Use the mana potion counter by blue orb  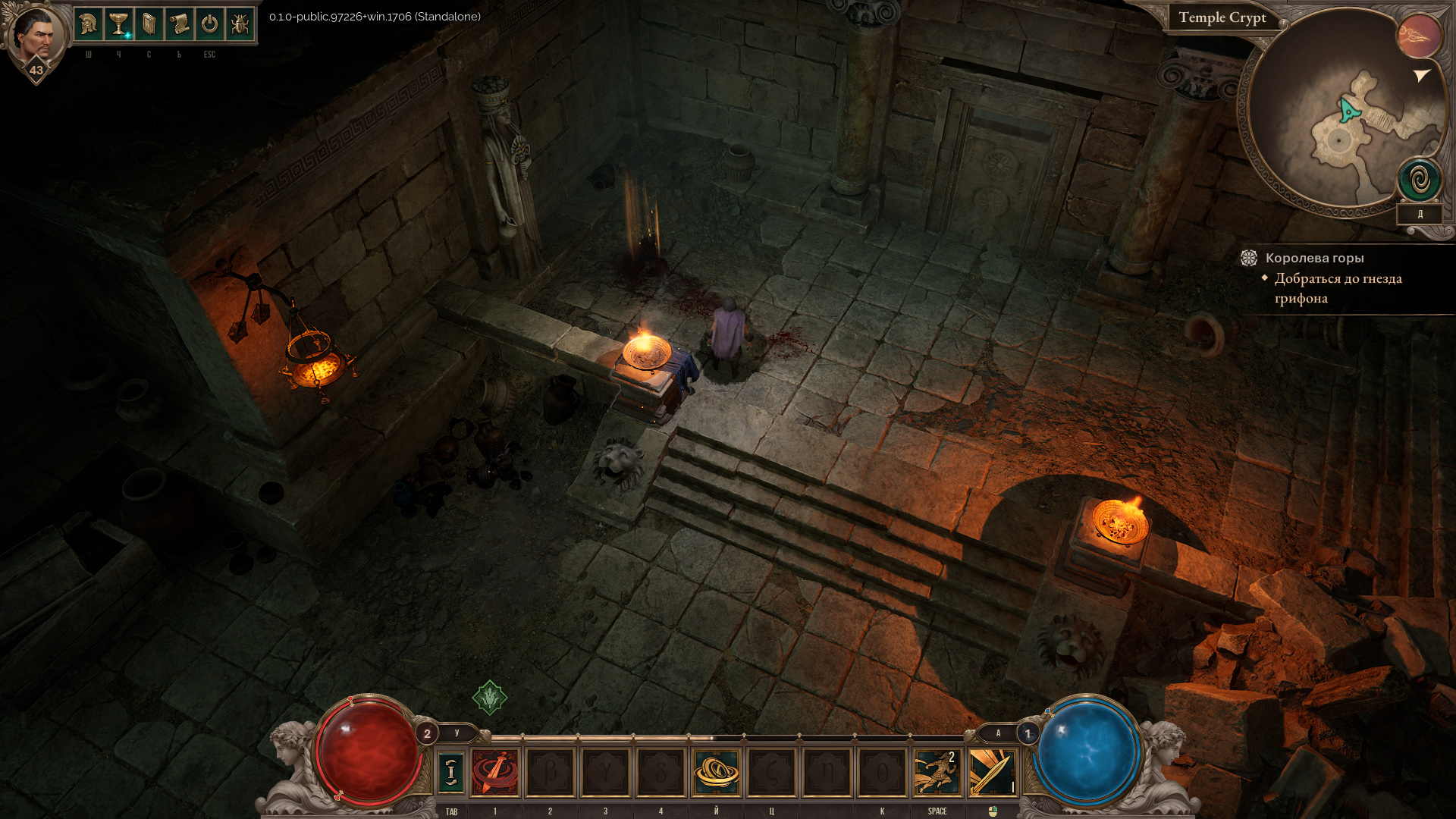coord(1028,733)
